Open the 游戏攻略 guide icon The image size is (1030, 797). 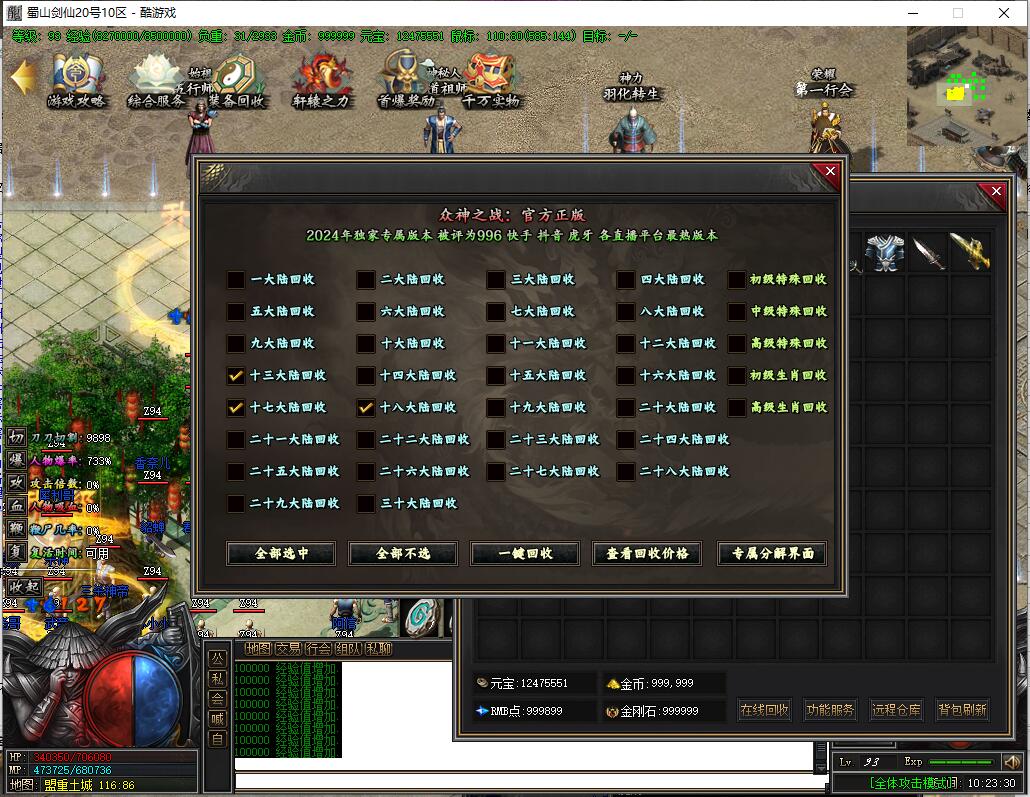(76, 81)
